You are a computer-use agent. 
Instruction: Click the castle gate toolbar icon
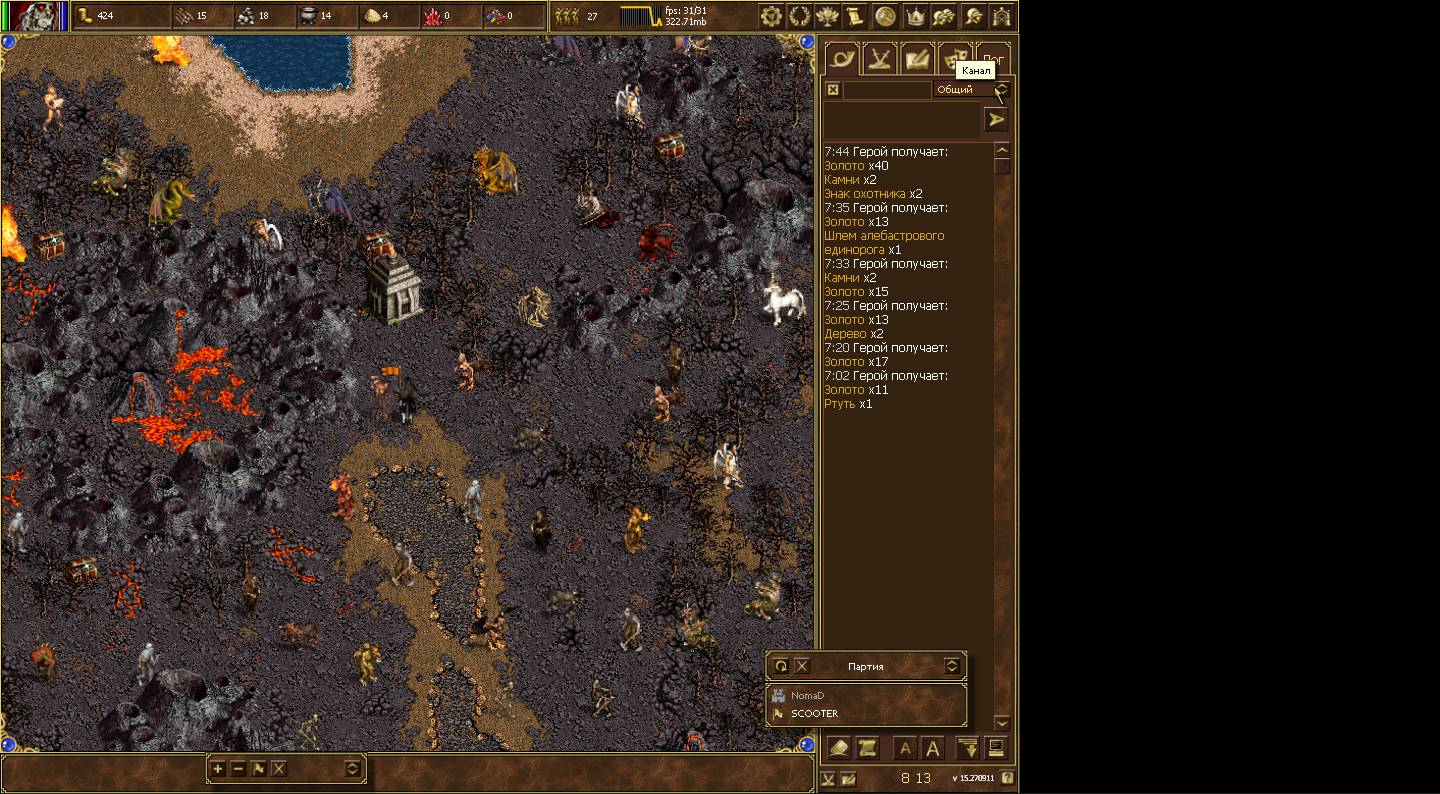(x=1001, y=16)
